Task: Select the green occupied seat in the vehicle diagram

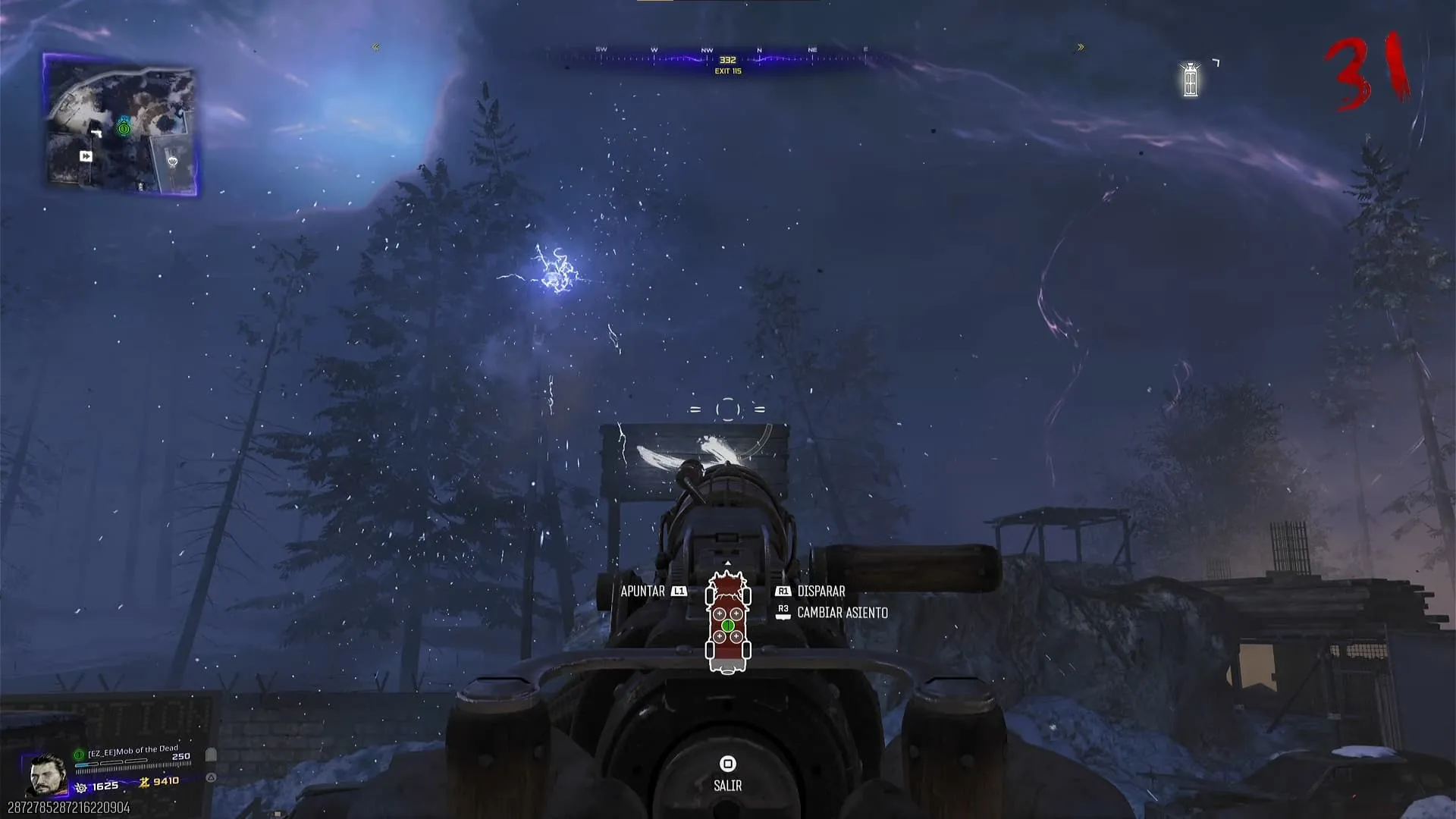Action: pyautogui.click(x=728, y=626)
